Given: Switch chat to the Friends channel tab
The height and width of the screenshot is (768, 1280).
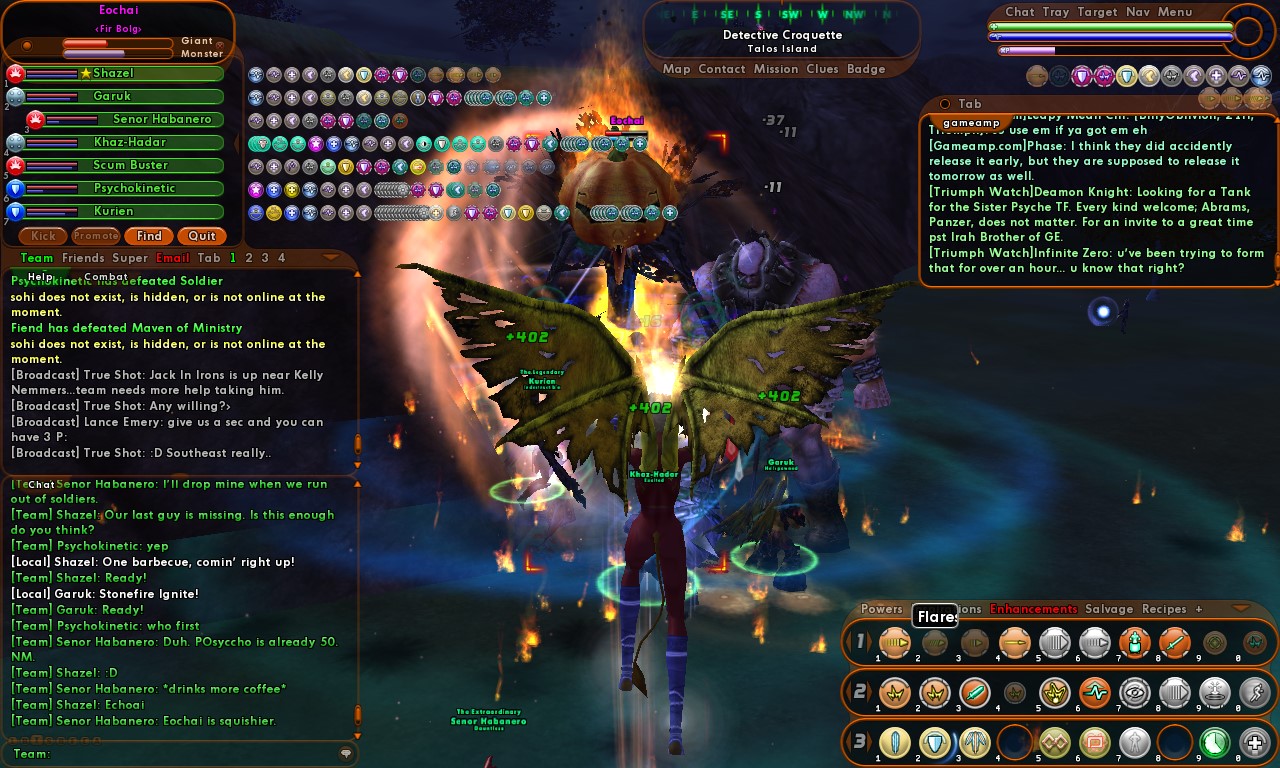Looking at the screenshot, I should pyautogui.click(x=83, y=258).
